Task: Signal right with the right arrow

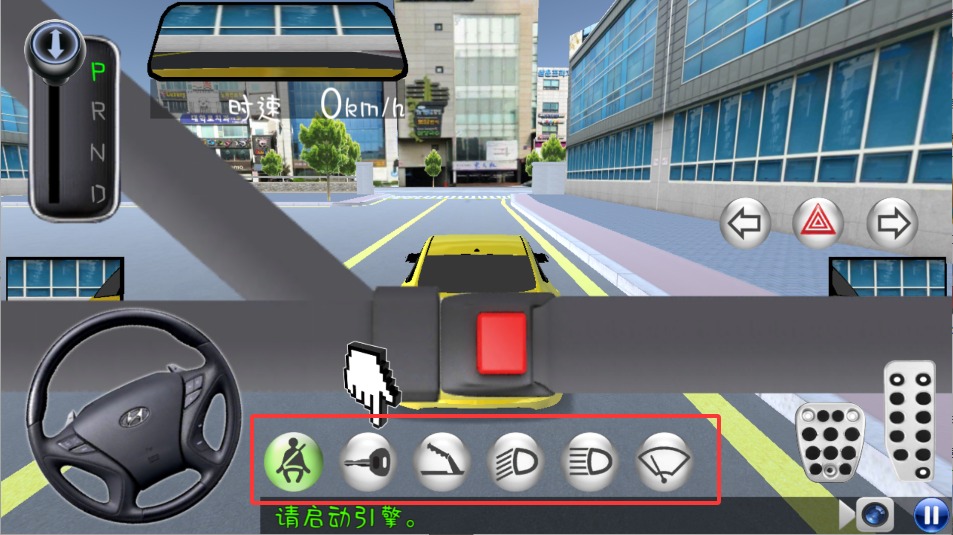Action: pos(892,223)
